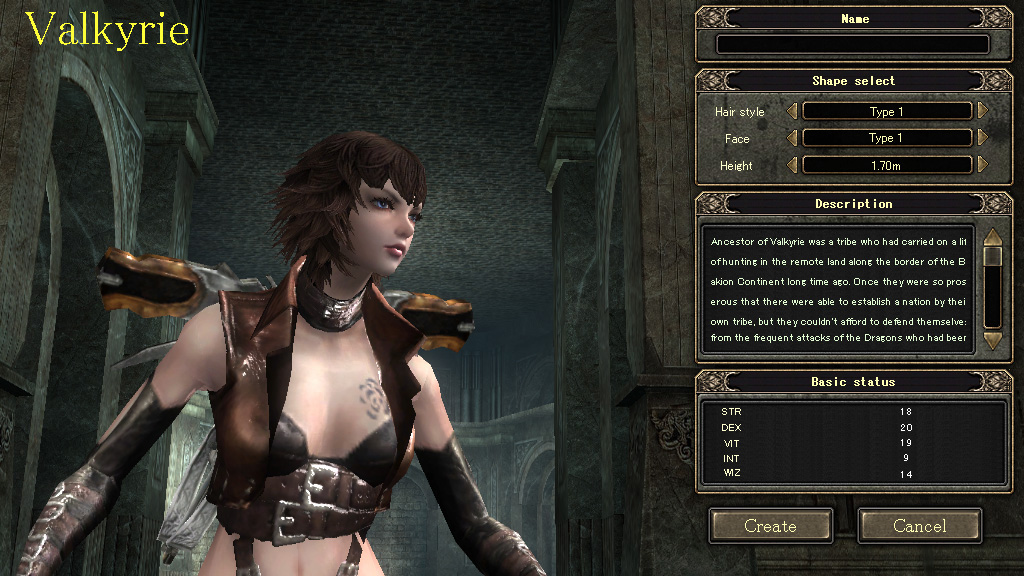The height and width of the screenshot is (576, 1024).
Task: Increase the character Height
Action: (982, 165)
